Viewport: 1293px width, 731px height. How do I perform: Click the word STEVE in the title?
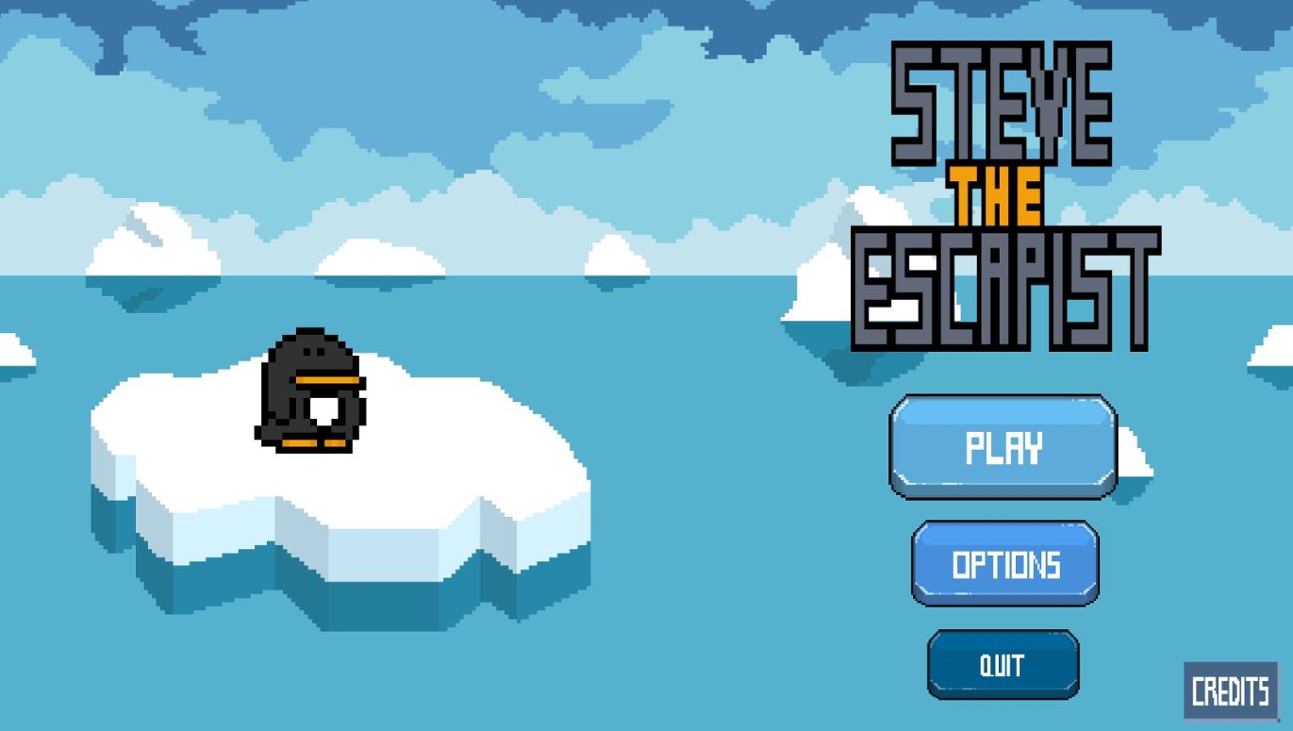(x=1000, y=105)
